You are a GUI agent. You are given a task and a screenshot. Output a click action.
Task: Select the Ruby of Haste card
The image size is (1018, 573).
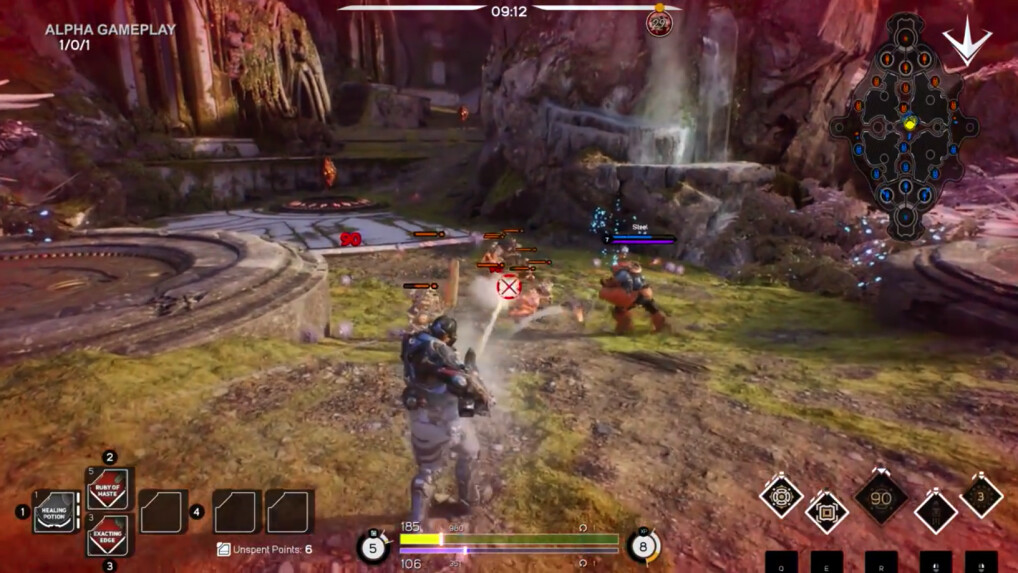click(109, 489)
